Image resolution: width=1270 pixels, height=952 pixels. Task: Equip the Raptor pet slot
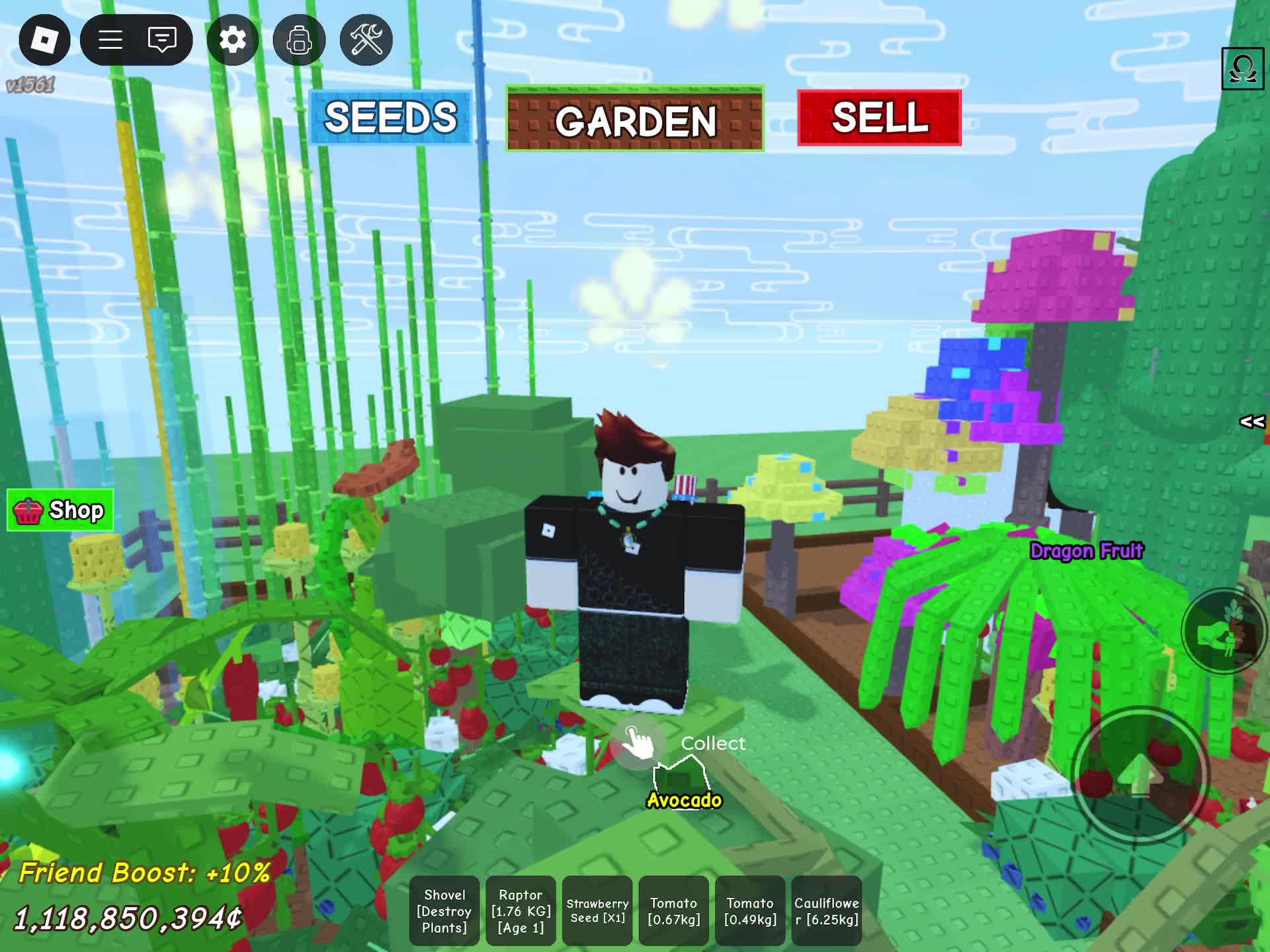(x=521, y=911)
